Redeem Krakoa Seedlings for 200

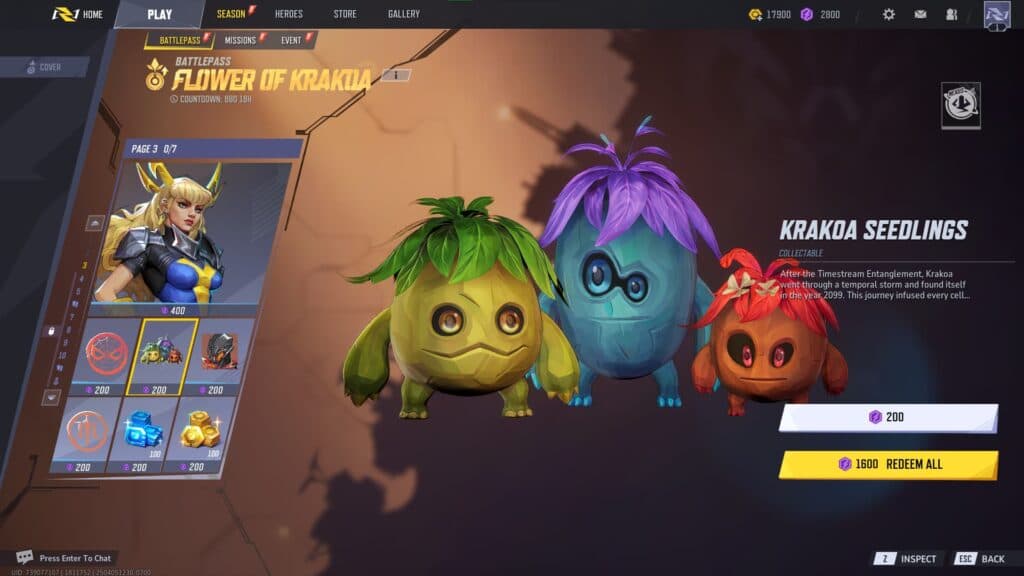click(888, 417)
